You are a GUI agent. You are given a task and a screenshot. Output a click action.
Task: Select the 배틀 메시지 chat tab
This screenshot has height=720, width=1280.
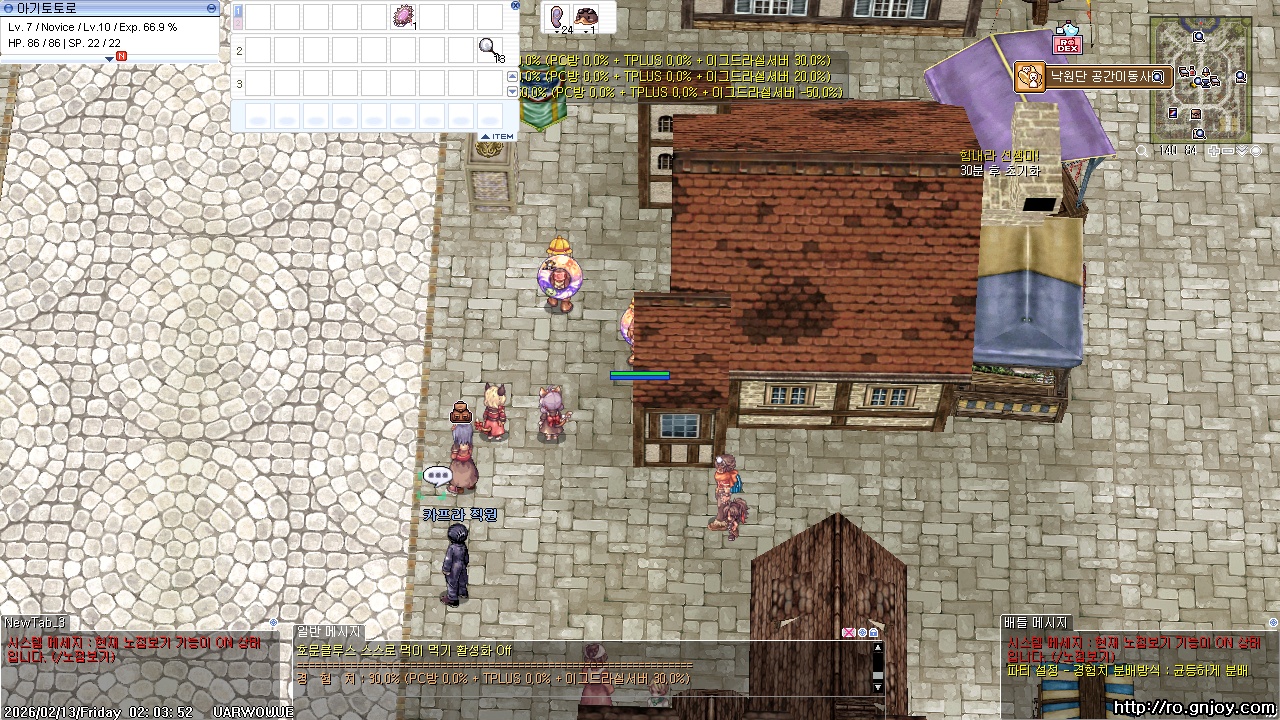1036,622
